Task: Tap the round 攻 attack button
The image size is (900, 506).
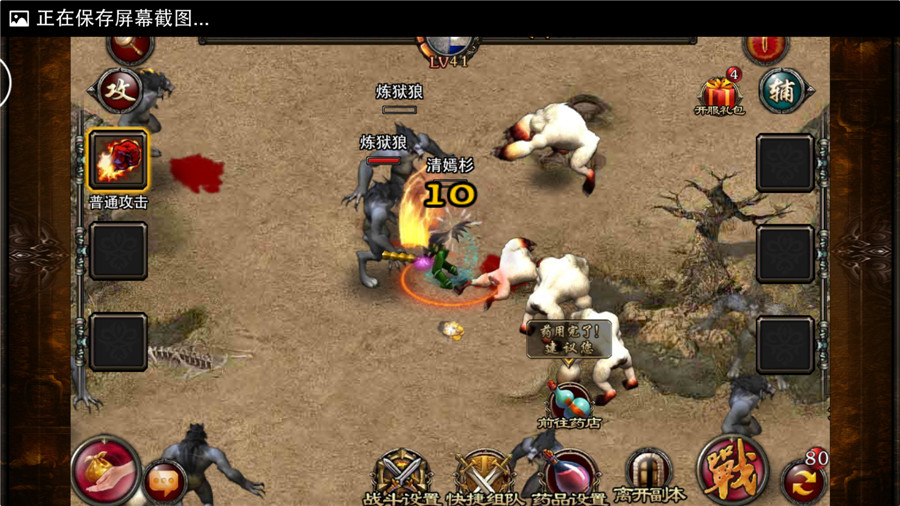Action: 119,91
